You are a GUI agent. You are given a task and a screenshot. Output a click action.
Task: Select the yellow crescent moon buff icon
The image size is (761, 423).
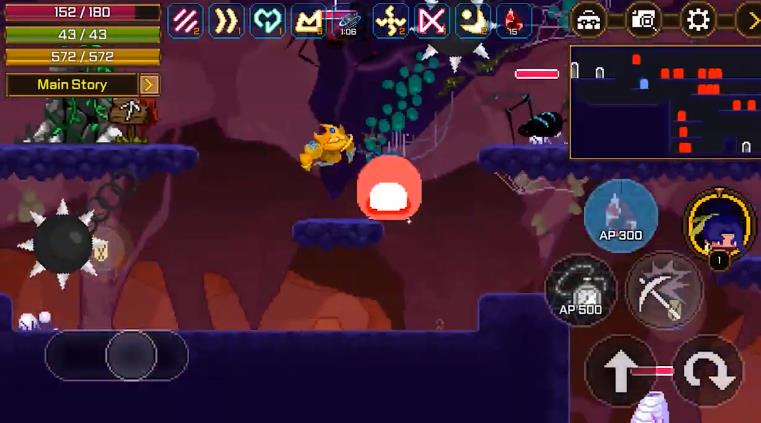[473, 20]
